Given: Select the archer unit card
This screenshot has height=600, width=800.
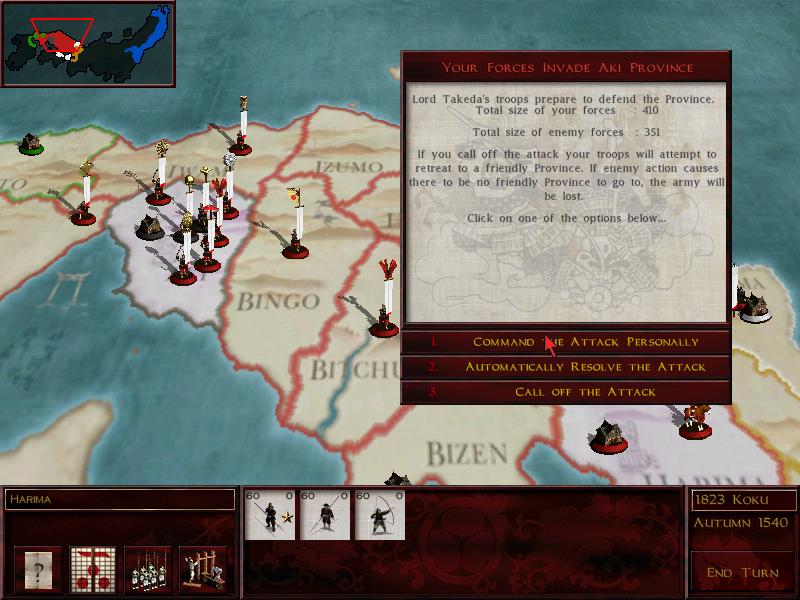Looking at the screenshot, I should 380,515.
